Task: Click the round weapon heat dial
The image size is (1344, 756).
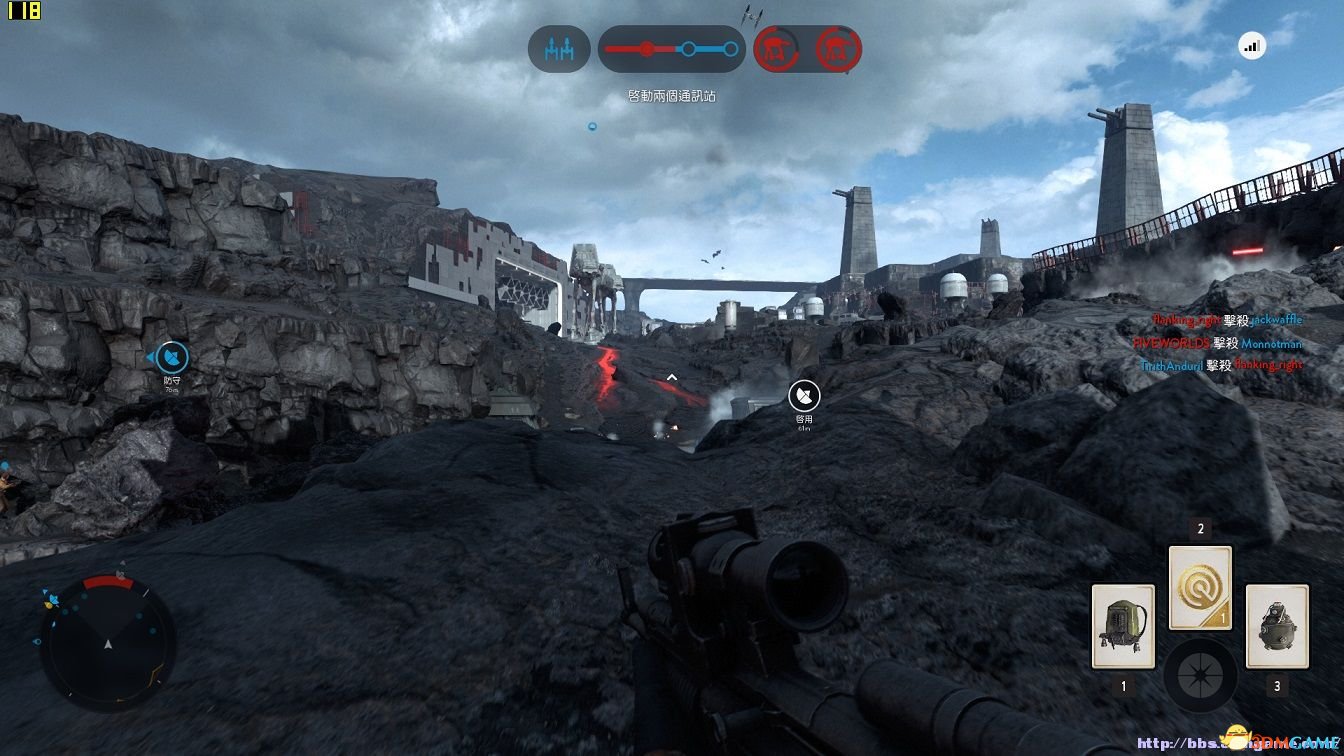Action: pyautogui.click(x=1200, y=670)
